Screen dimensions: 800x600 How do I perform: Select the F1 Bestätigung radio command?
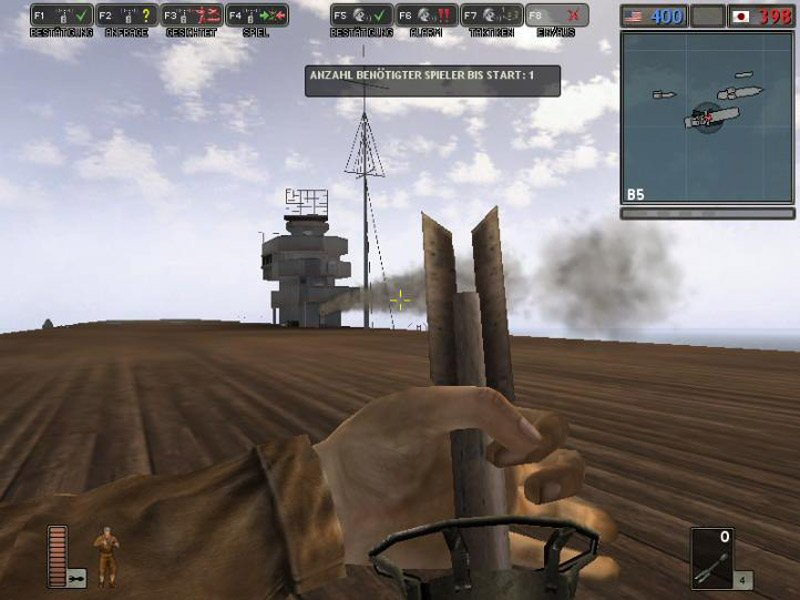[x=62, y=16]
